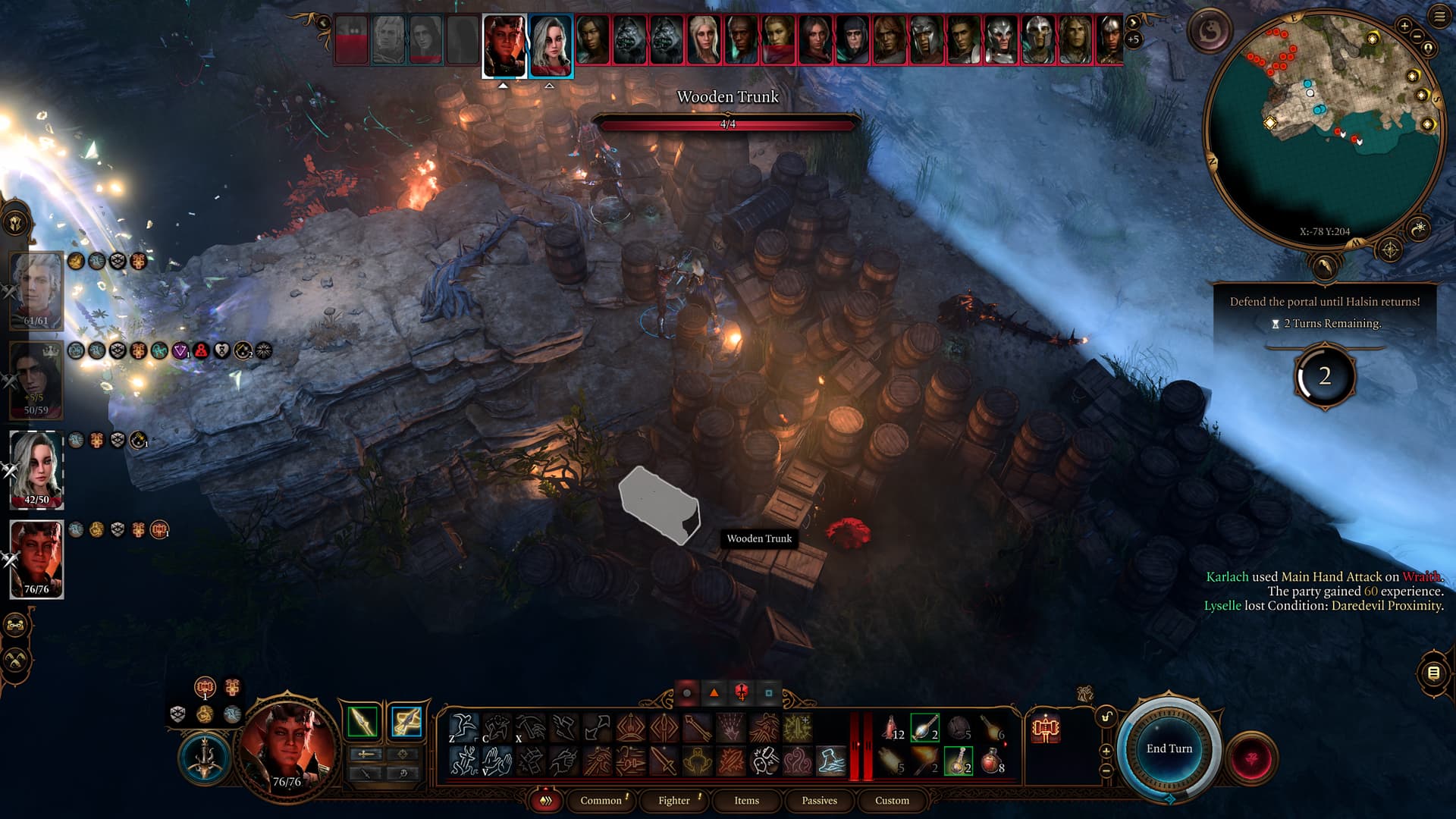
Task: Select the Passives tab
Action: click(x=819, y=800)
